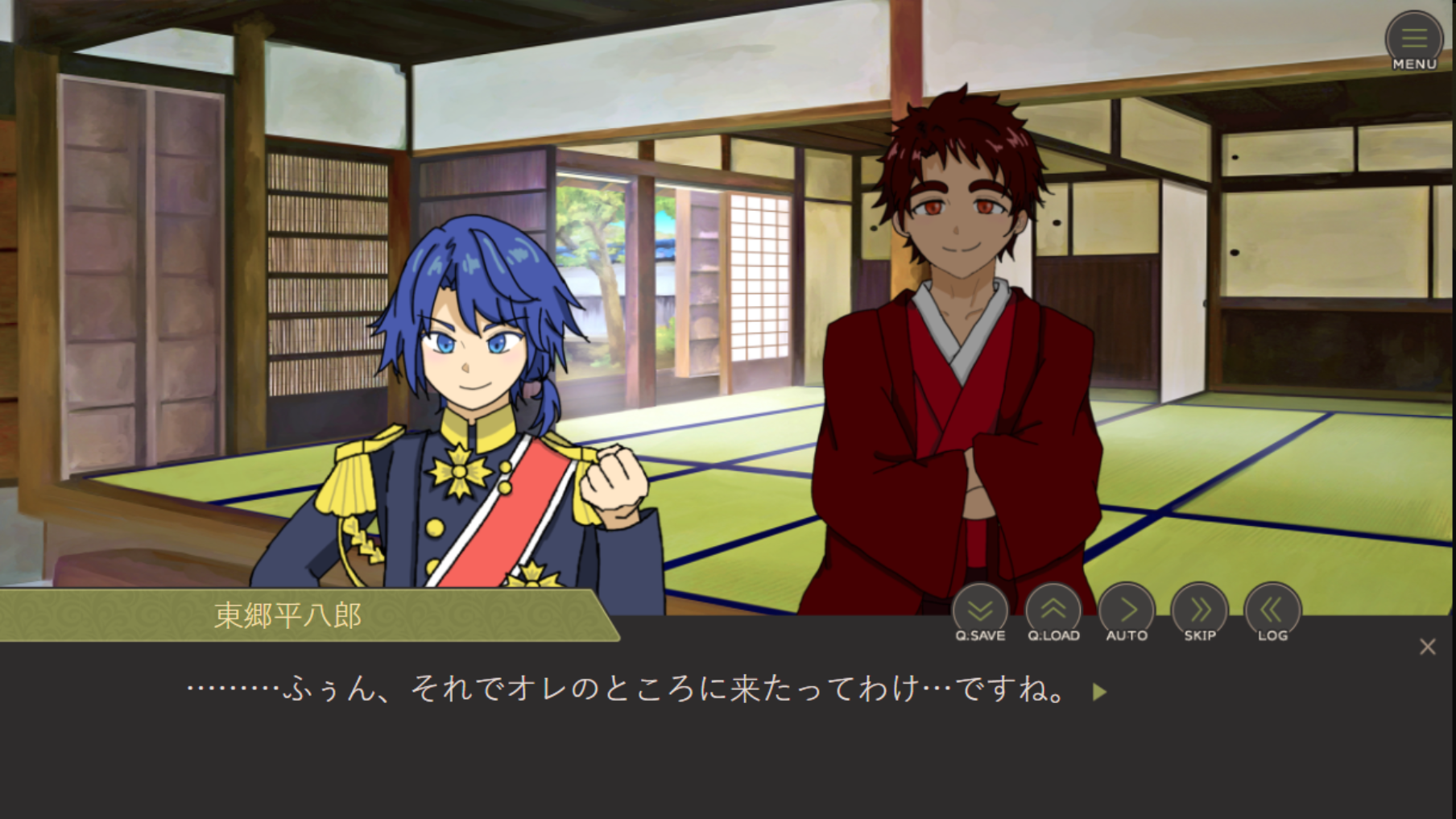Quick-save the game with the Q.SAVE icon
Viewport: 1456px width, 819px height.
point(978,610)
